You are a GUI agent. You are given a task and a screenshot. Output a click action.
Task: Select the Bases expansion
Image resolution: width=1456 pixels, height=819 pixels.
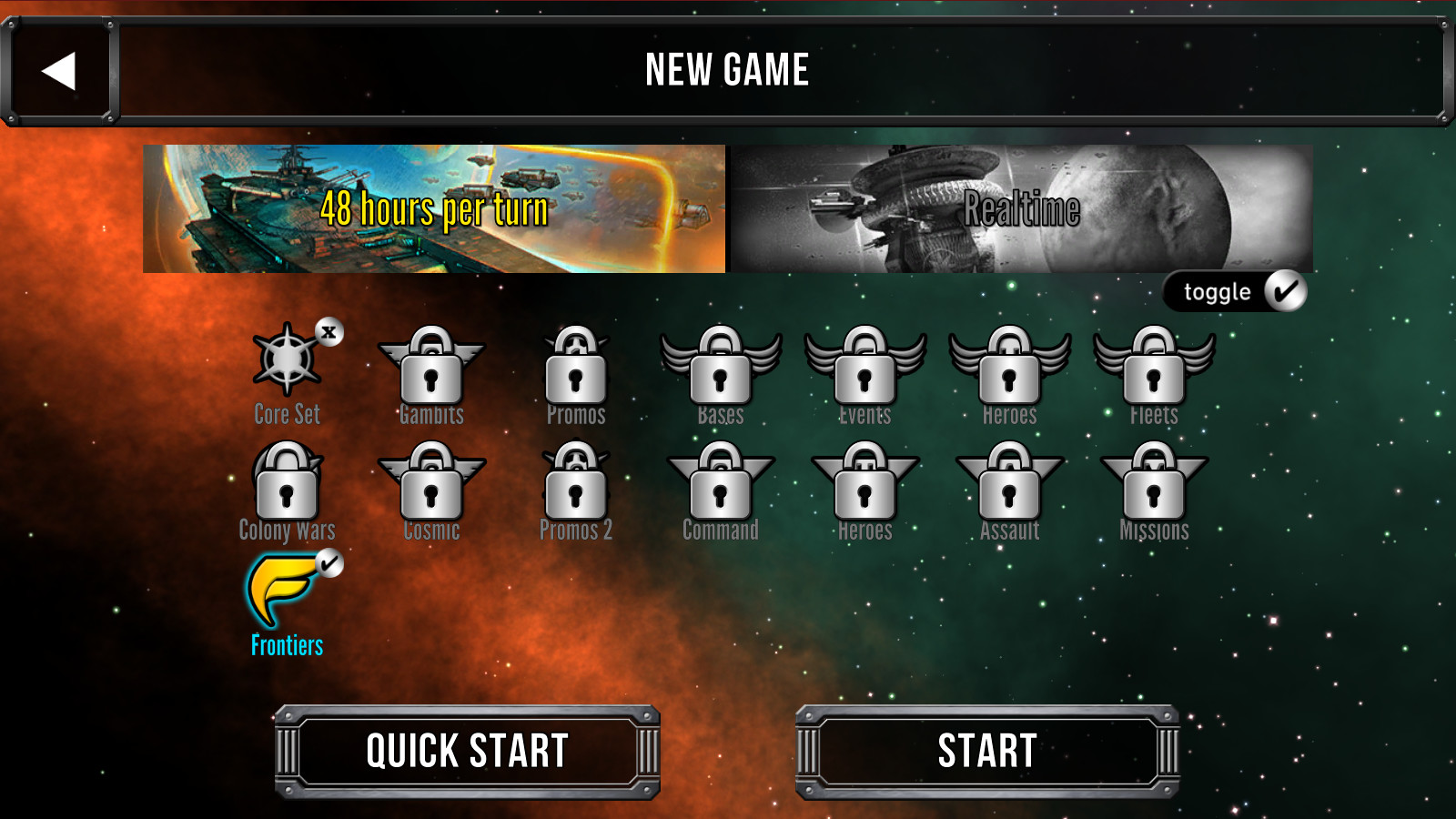click(x=721, y=373)
